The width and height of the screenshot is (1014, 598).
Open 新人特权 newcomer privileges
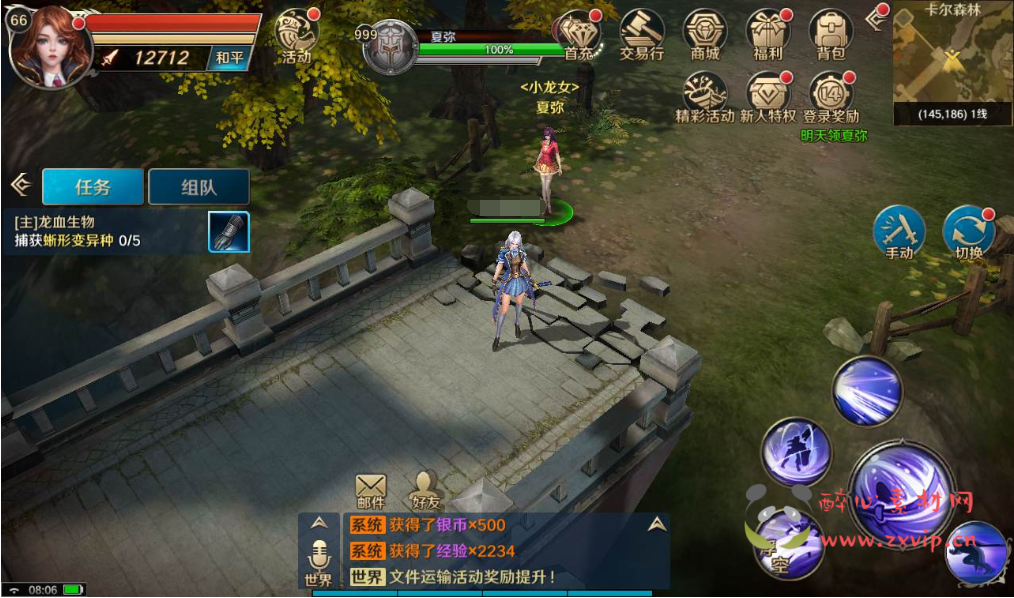pos(768,97)
